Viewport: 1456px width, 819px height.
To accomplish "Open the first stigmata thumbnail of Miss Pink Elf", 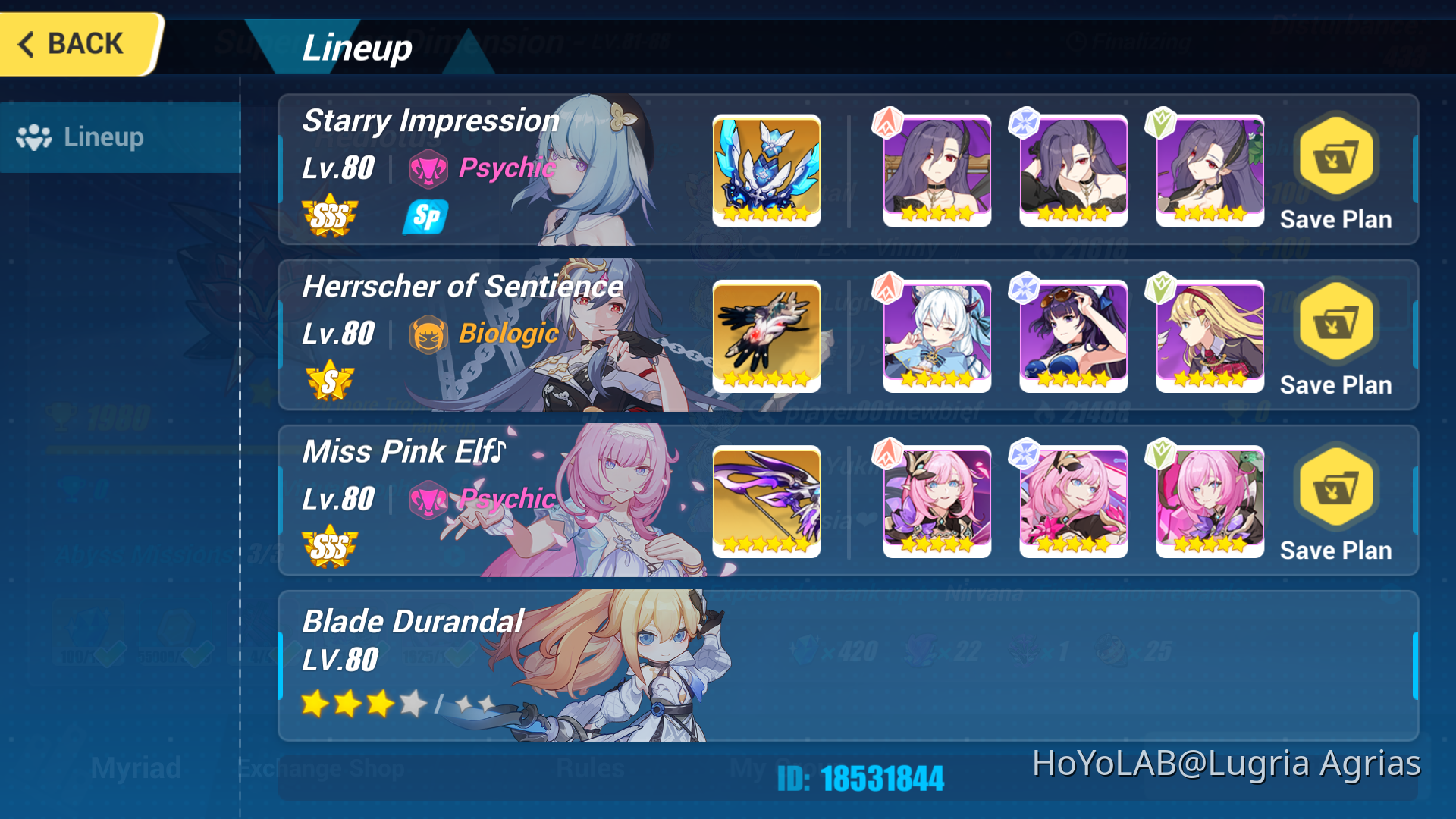I will tap(936, 501).
